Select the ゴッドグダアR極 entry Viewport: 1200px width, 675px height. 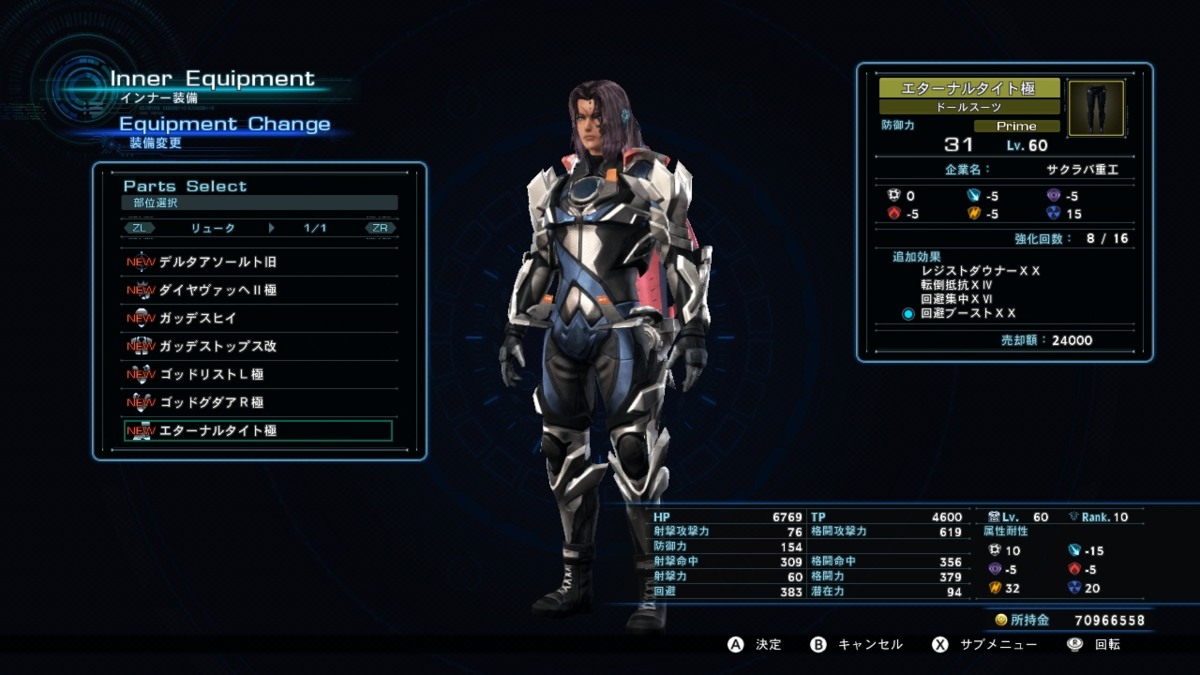point(258,402)
